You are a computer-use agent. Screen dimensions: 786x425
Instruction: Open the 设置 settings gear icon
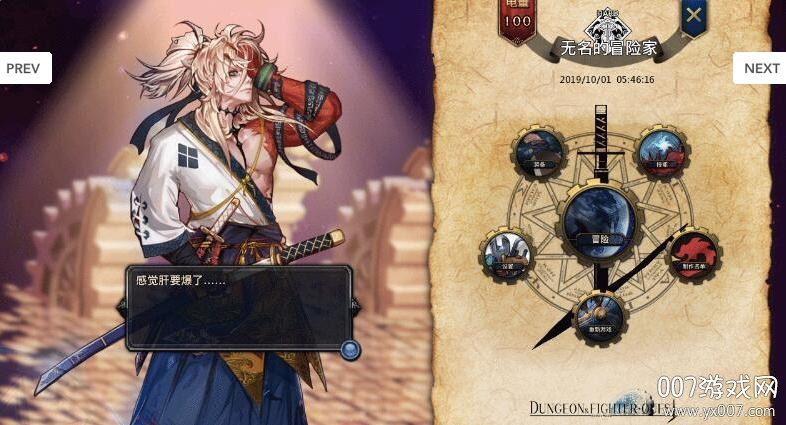tap(506, 251)
